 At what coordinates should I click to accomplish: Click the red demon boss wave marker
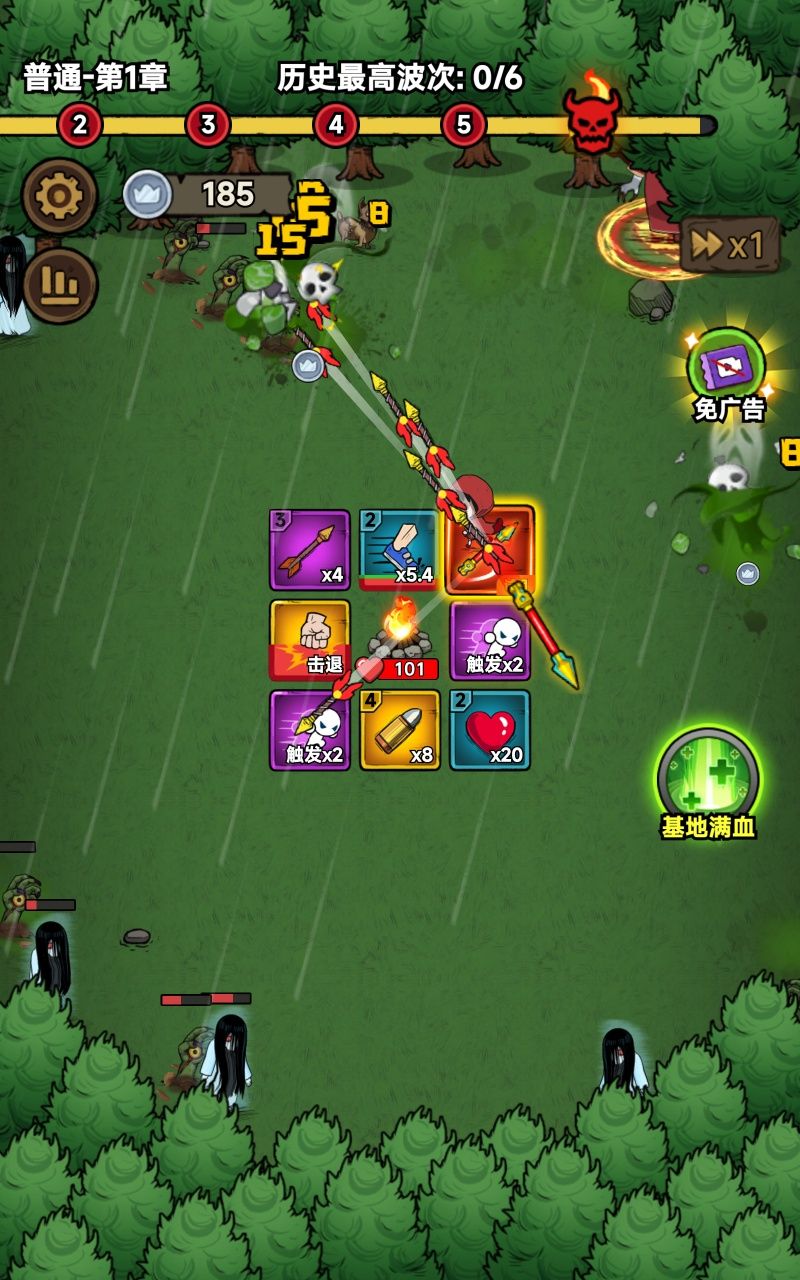tap(591, 118)
